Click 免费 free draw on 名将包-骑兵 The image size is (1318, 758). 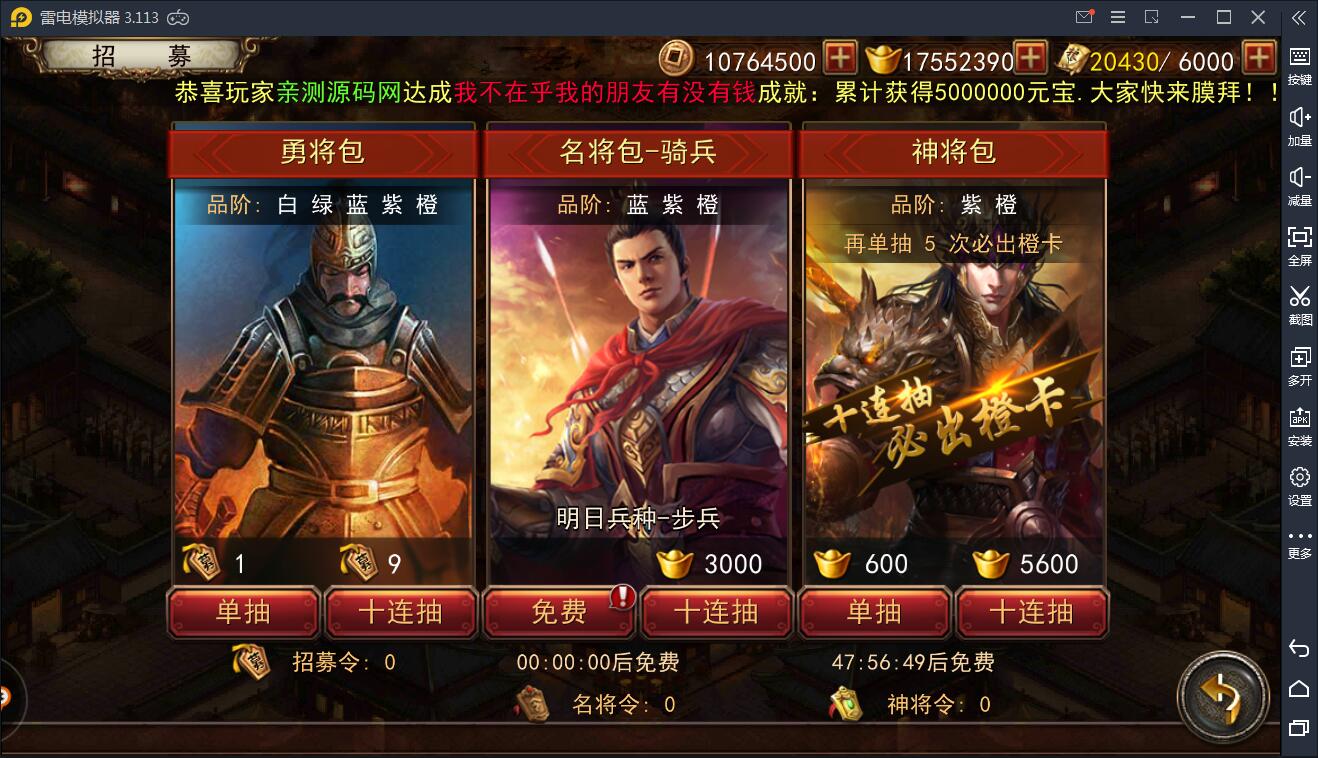coord(559,613)
